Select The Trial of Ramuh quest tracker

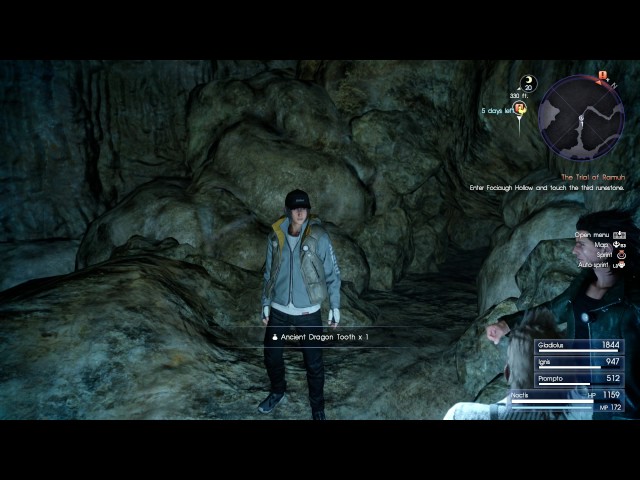[x=592, y=176]
